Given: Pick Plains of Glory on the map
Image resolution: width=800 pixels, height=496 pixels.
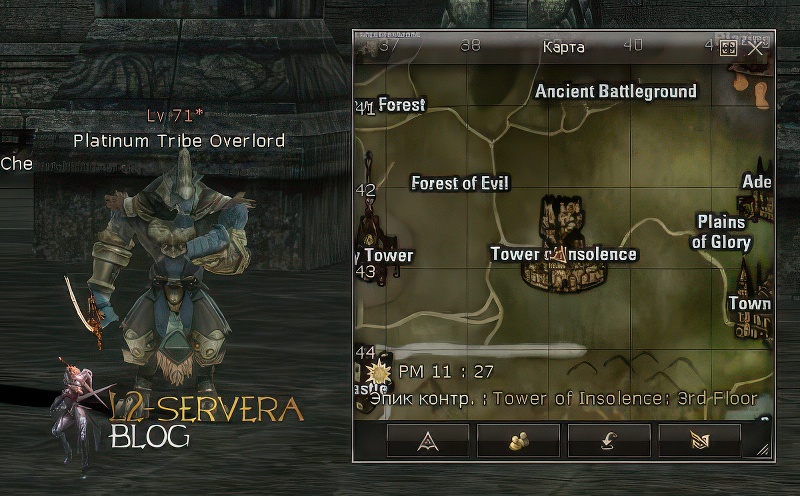Looking at the screenshot, I should [x=722, y=232].
